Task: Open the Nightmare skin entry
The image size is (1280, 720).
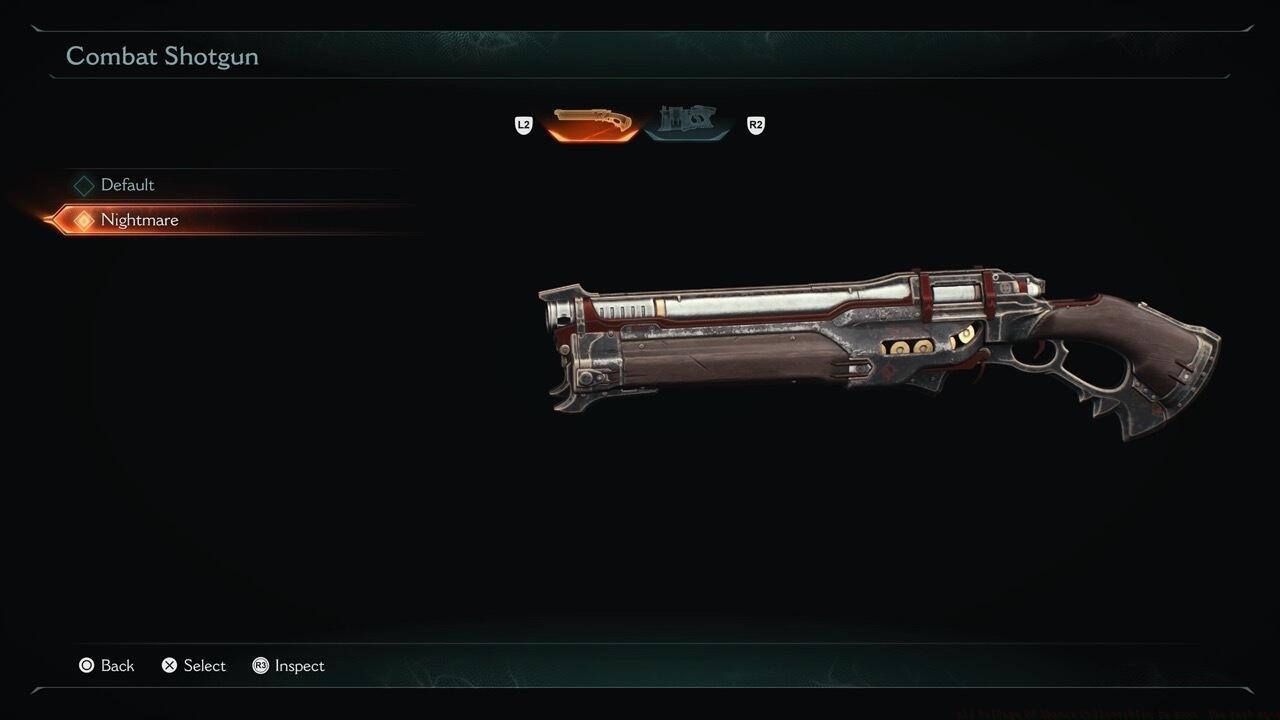Action: [x=140, y=219]
